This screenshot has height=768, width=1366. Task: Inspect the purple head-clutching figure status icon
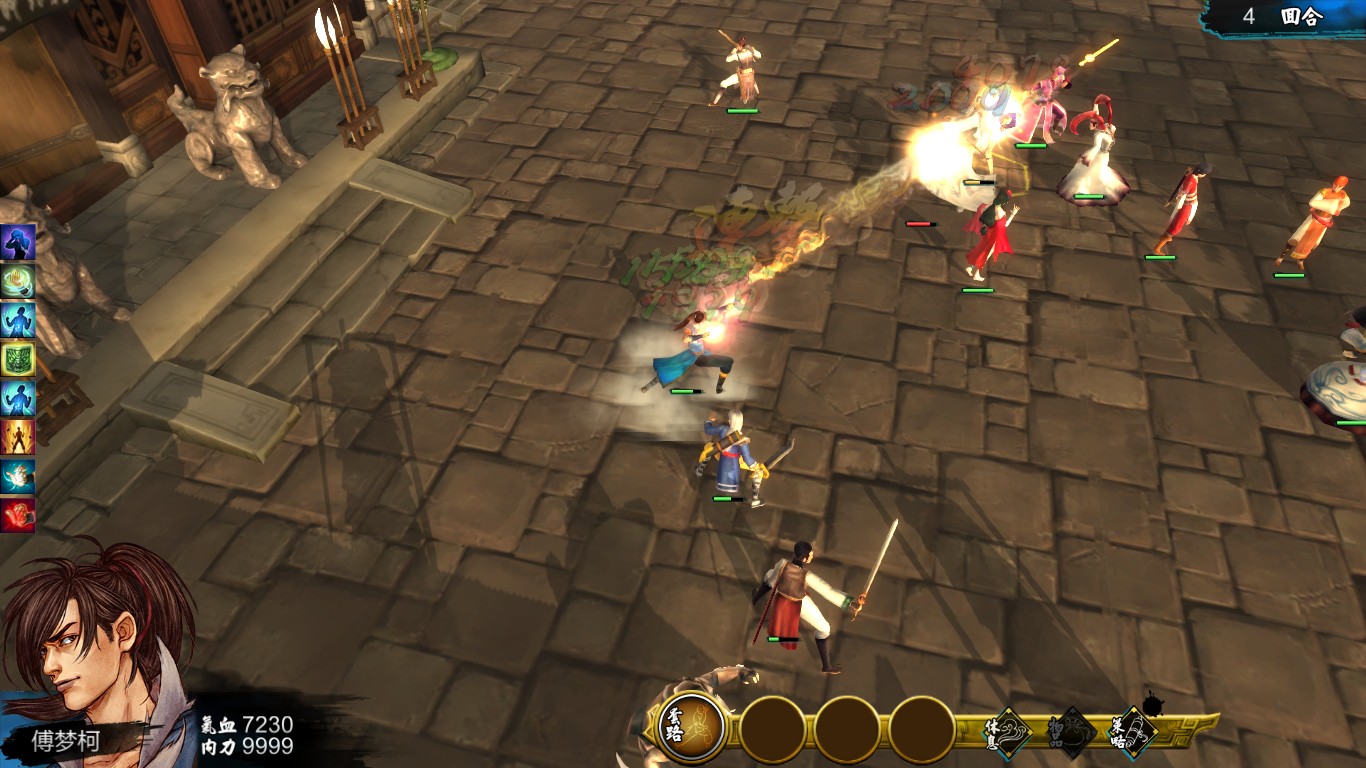tap(18, 241)
